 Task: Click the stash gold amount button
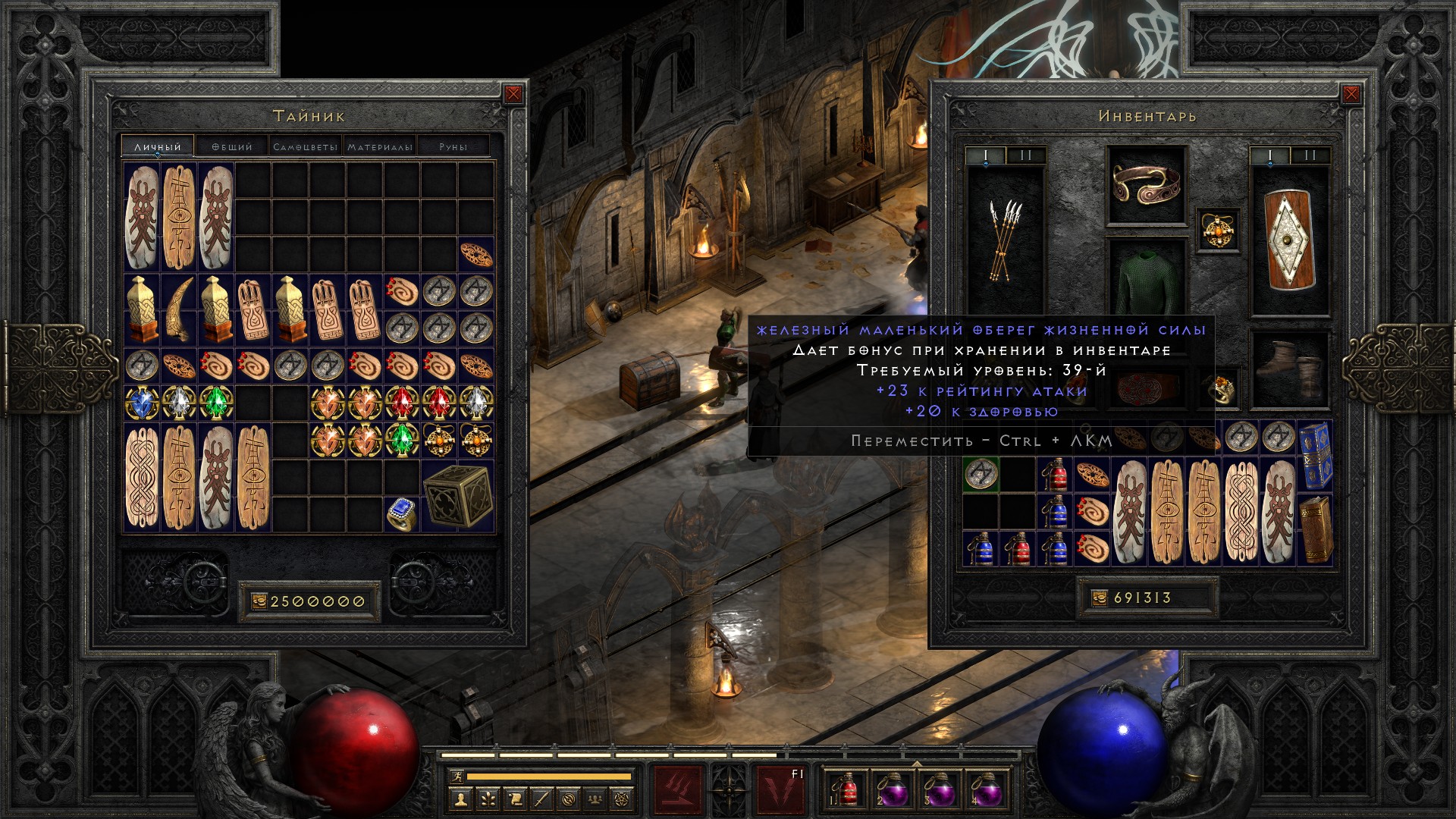tap(309, 601)
